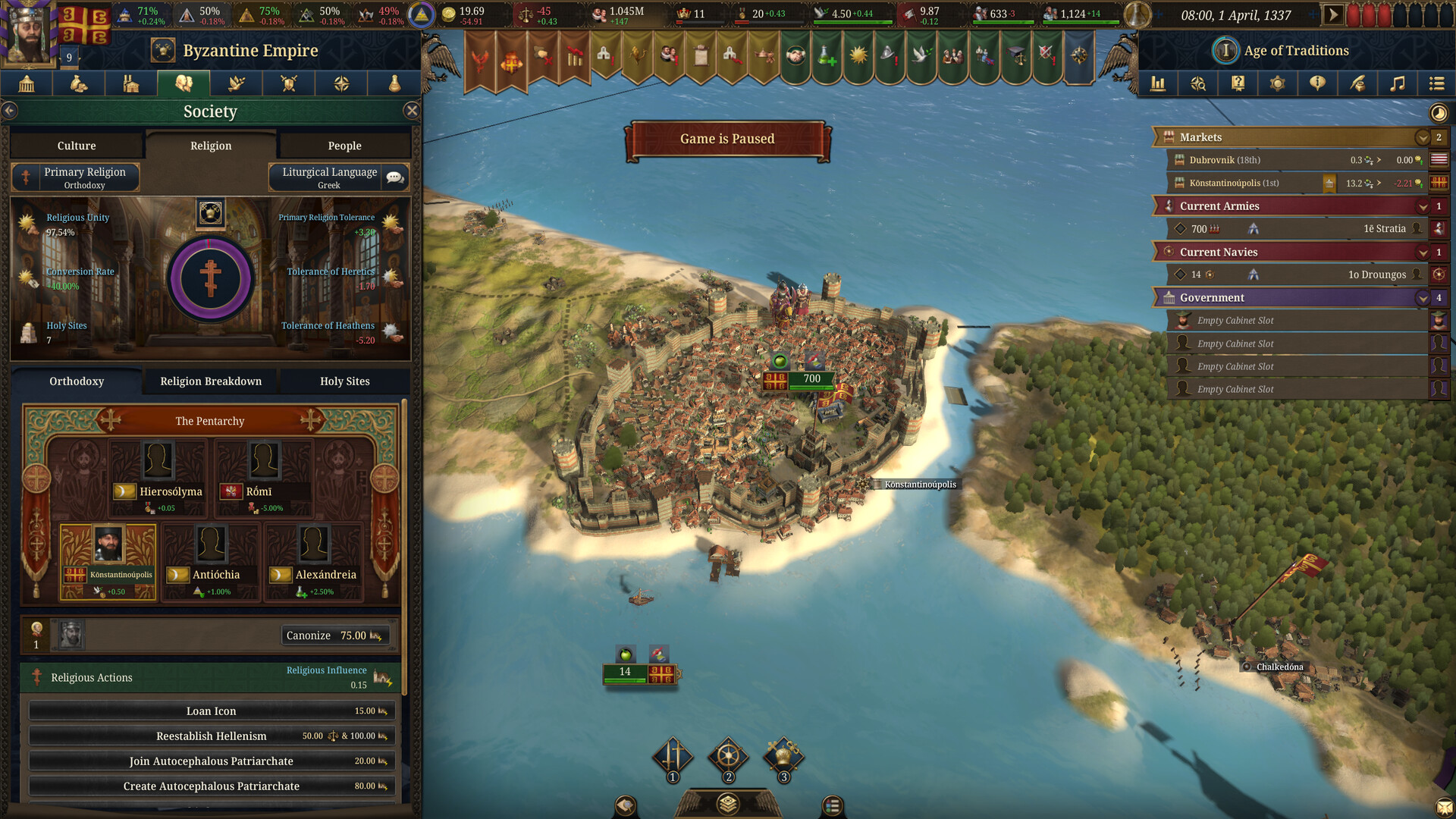Open the in-game ledger statistics icon
This screenshot has height=819, width=1456.
pyautogui.click(x=1158, y=83)
